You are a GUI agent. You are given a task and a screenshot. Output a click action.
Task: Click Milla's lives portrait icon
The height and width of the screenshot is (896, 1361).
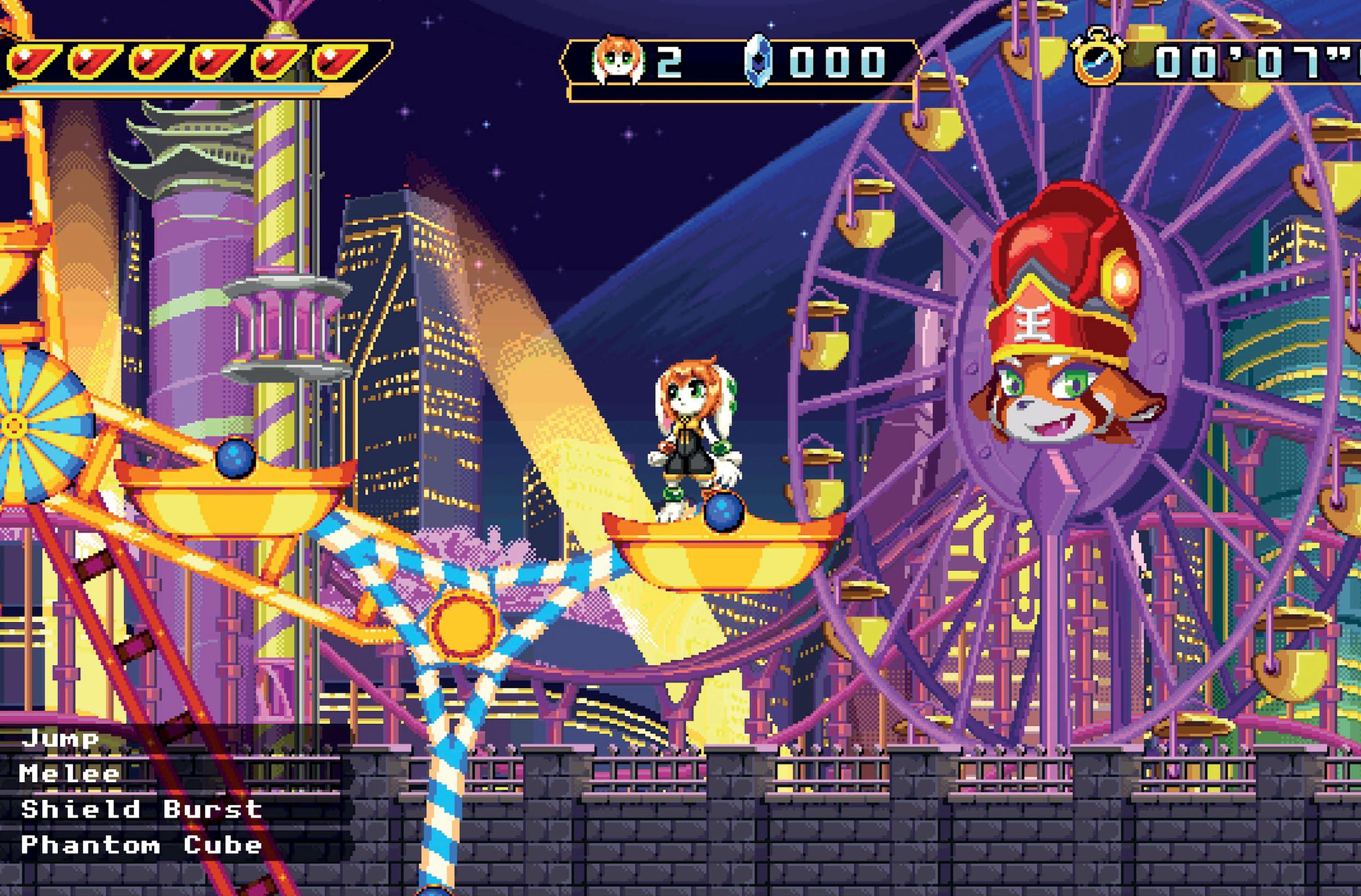[618, 61]
